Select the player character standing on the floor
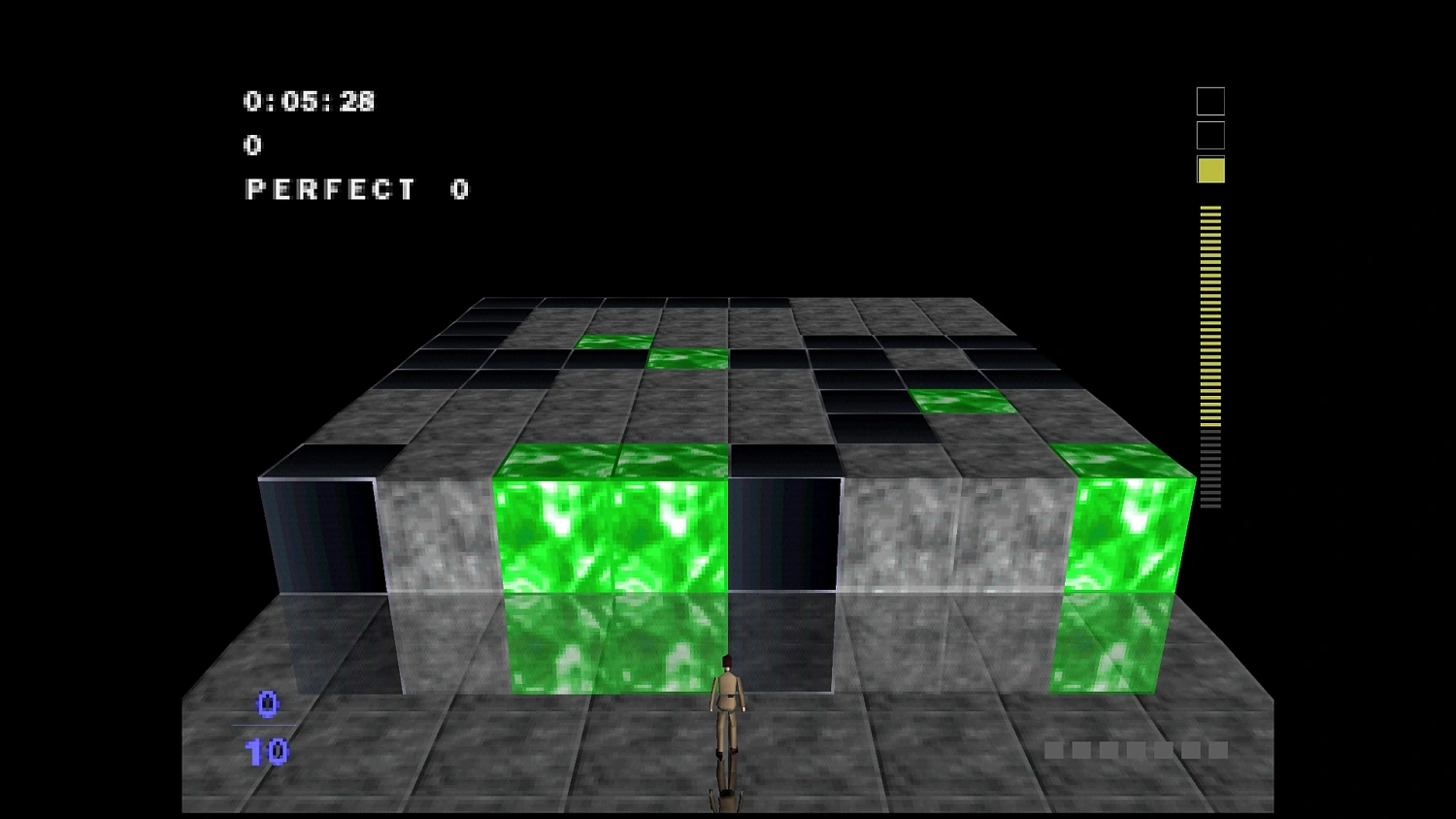The height and width of the screenshot is (819, 1456). click(728, 723)
